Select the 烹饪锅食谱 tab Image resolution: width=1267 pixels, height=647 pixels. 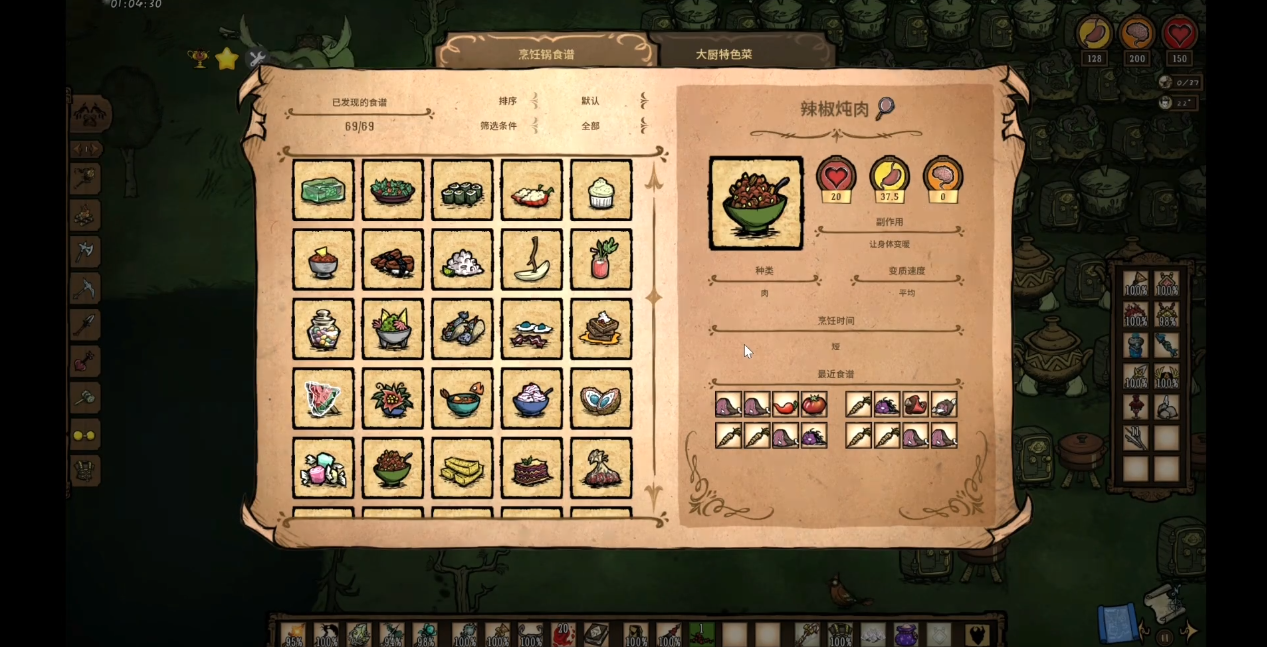(546, 54)
